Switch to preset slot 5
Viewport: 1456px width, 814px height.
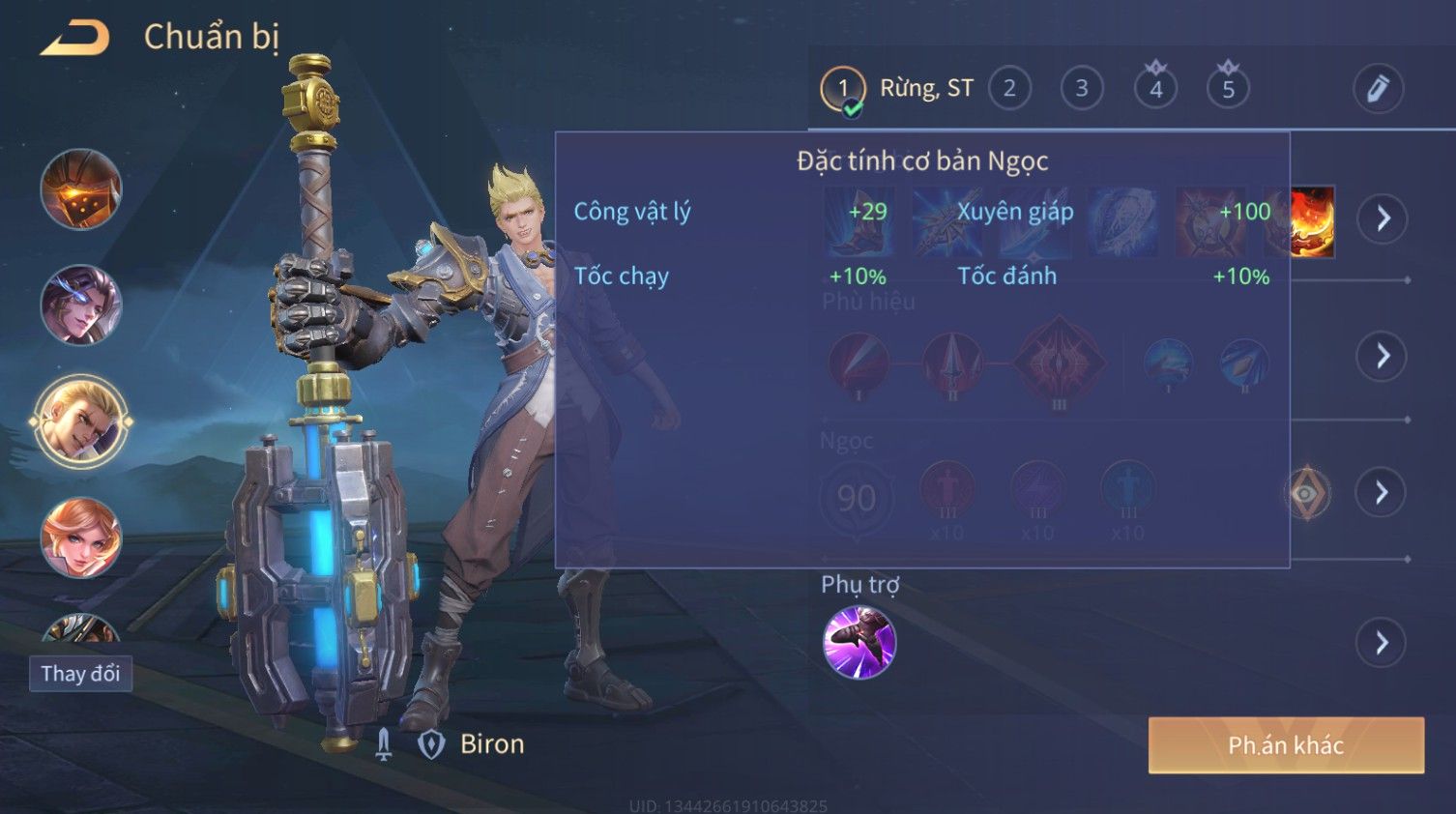(x=1228, y=89)
